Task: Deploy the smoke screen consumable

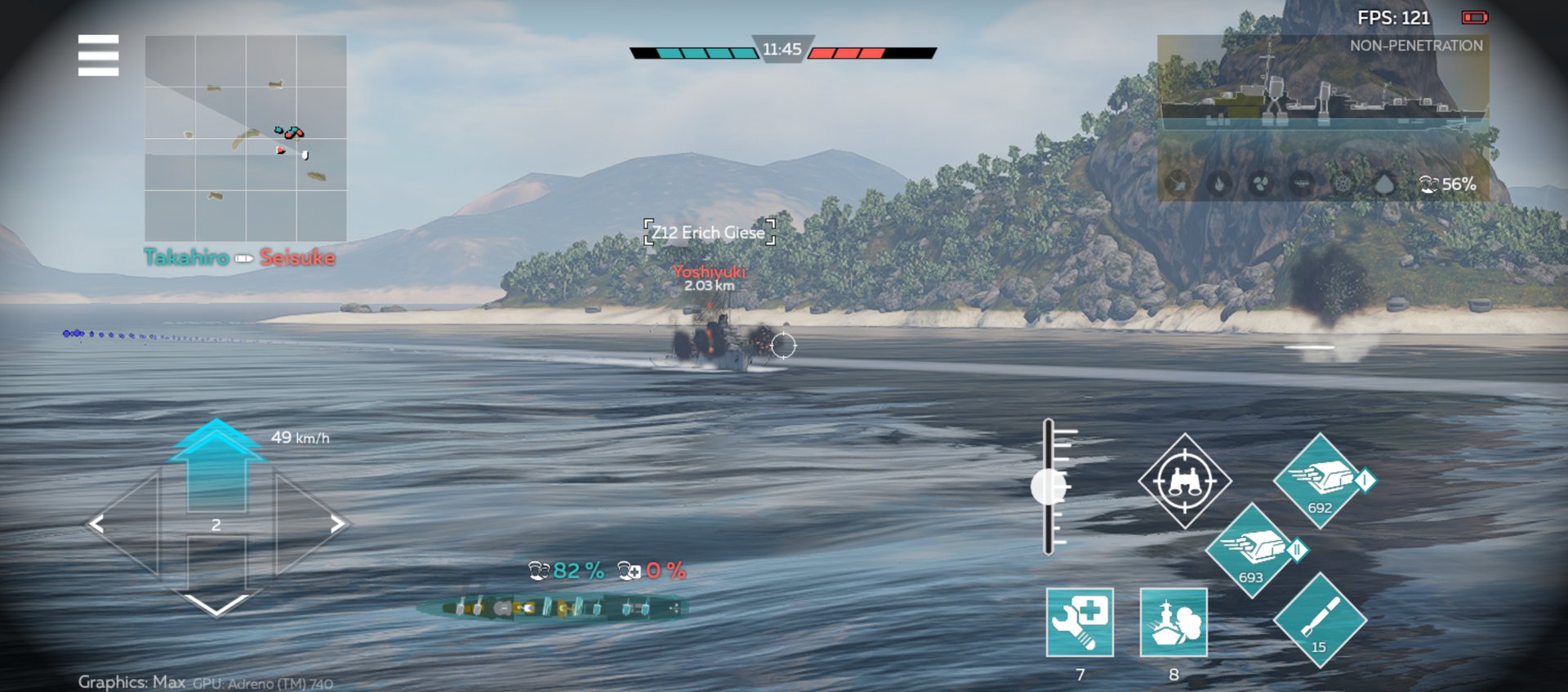Action: pos(1174,622)
